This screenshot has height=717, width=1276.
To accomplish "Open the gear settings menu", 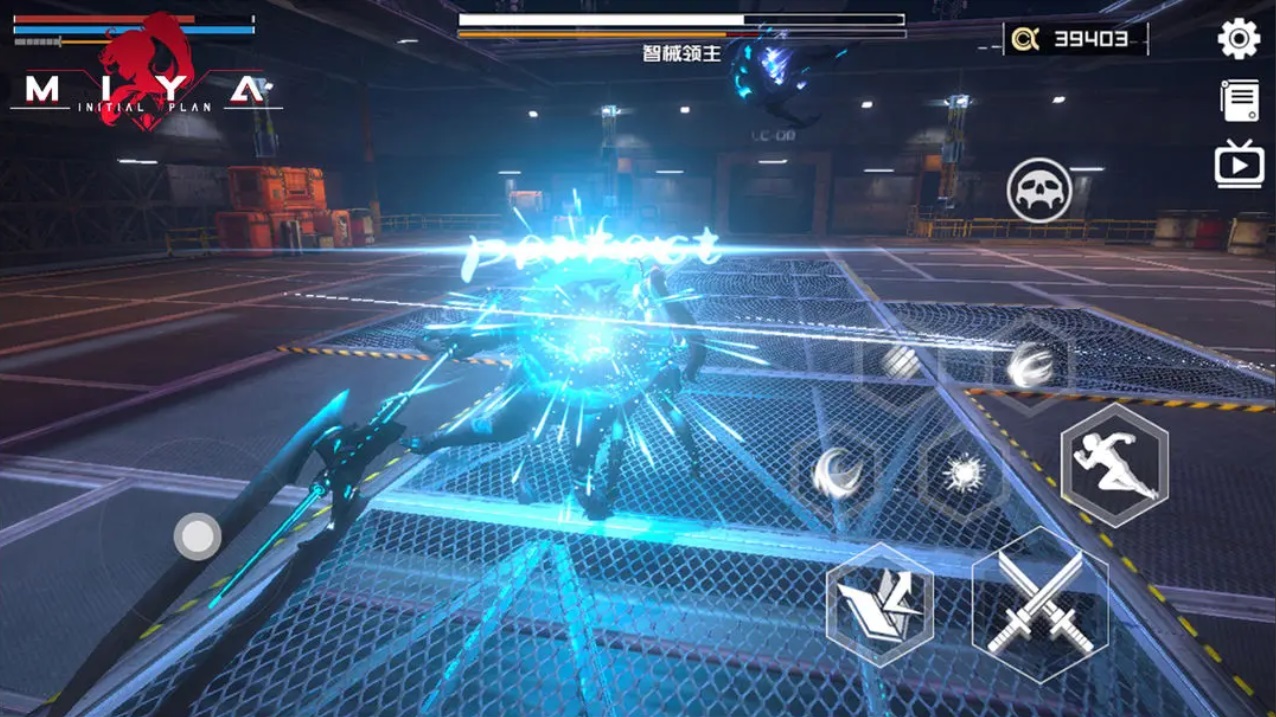I will click(1238, 39).
